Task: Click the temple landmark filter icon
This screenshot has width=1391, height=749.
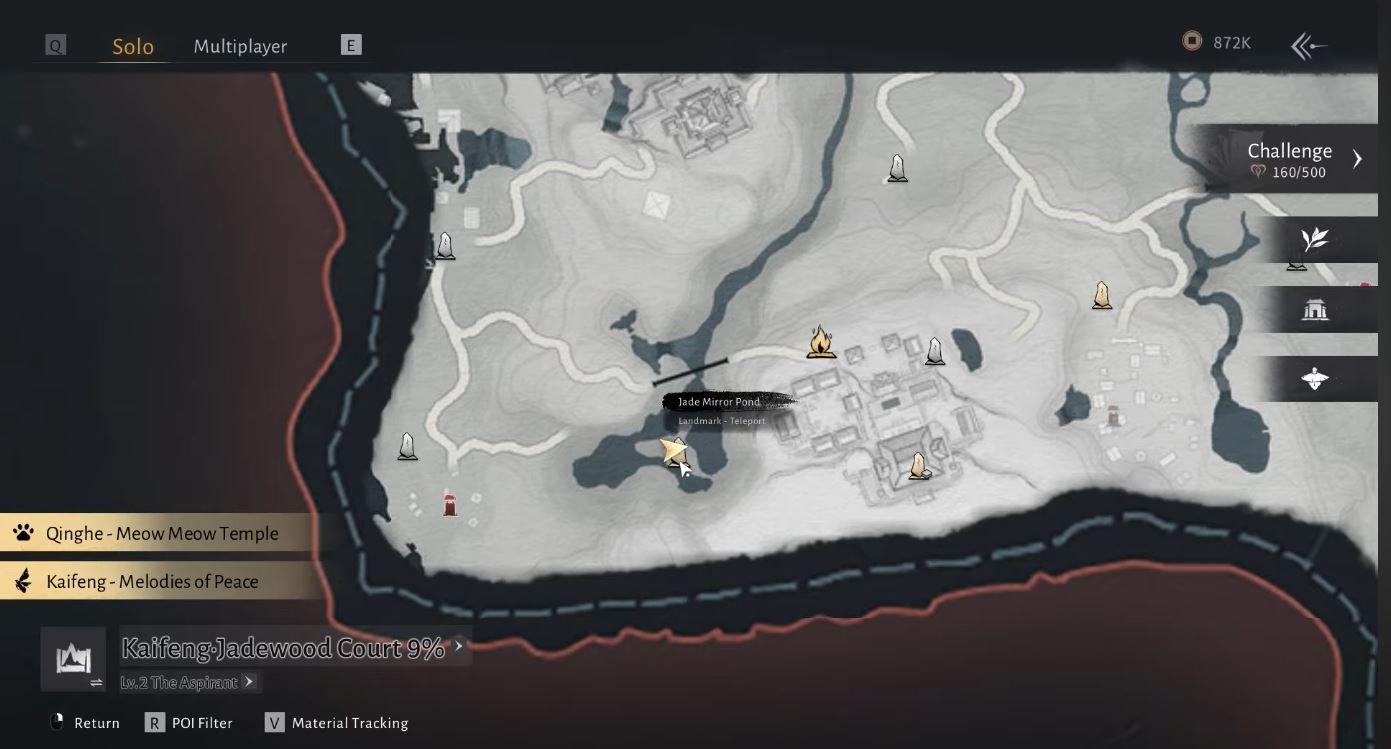Action: (x=1315, y=309)
